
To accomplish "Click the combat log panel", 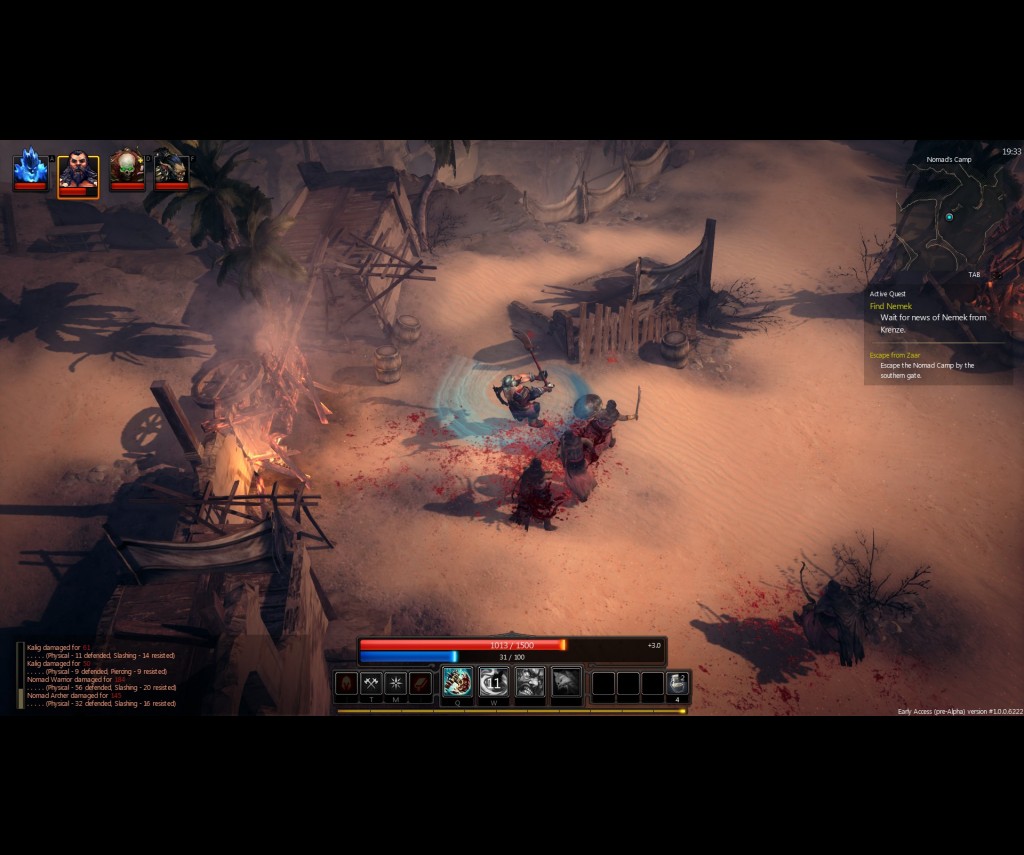I will point(100,675).
